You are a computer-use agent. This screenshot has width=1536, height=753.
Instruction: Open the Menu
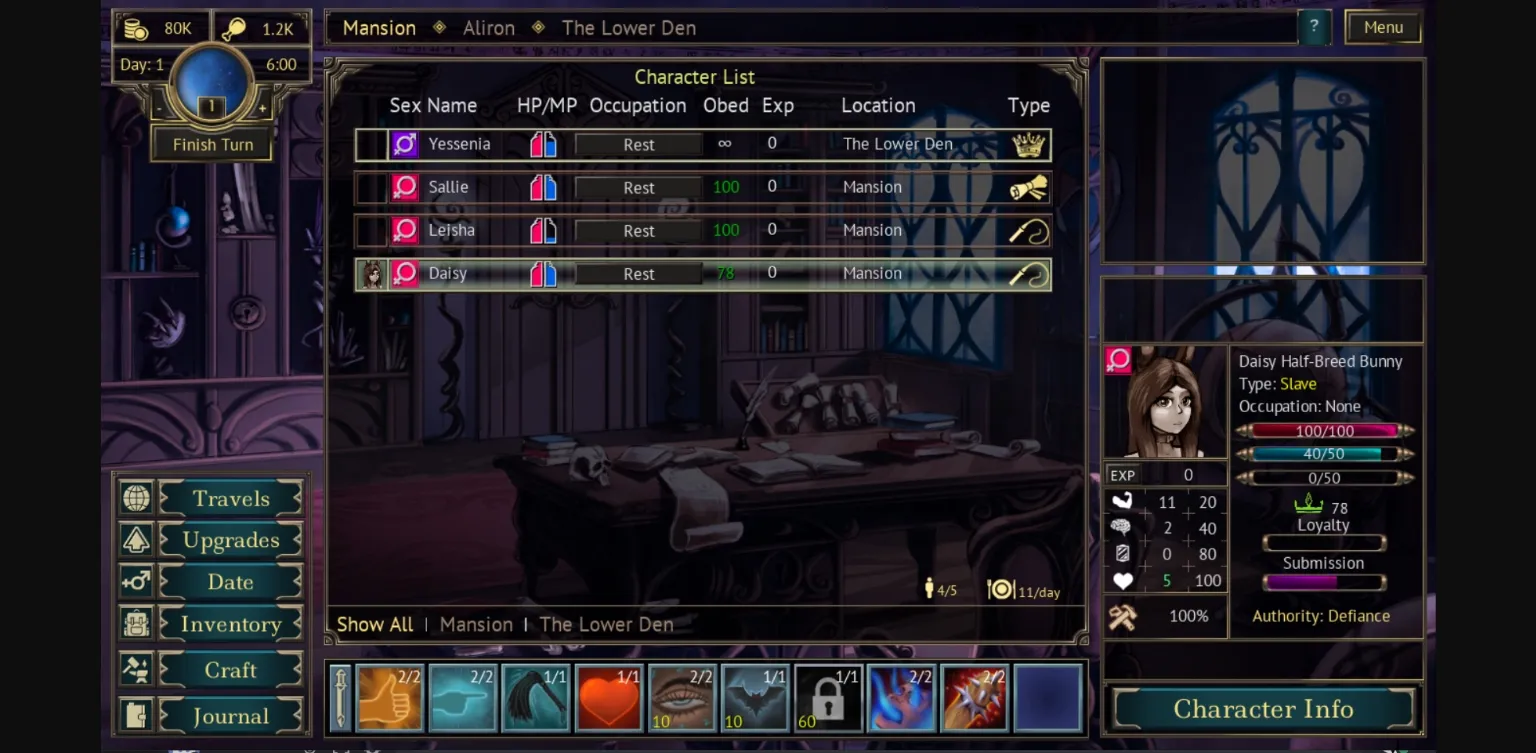tap(1383, 27)
